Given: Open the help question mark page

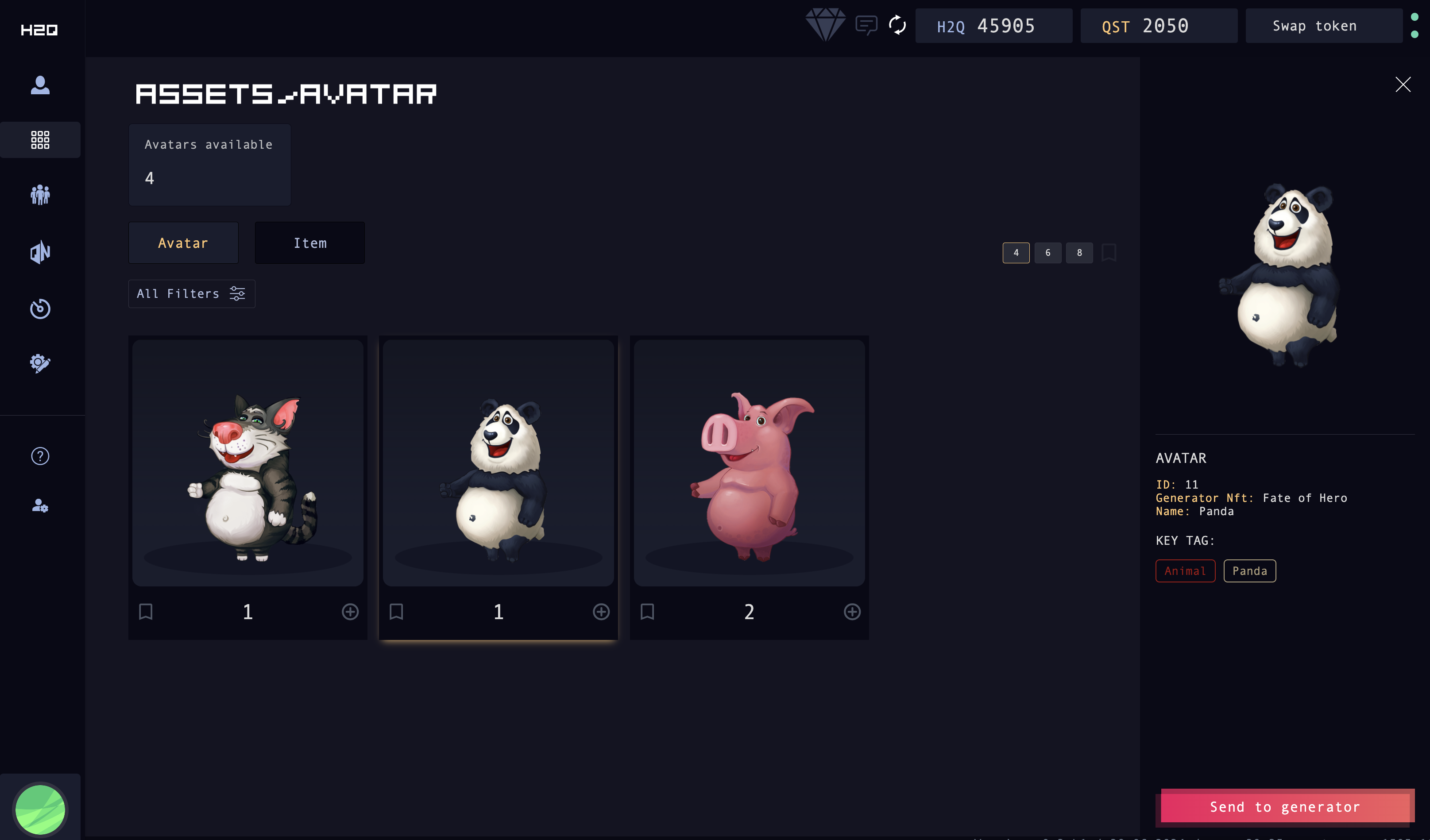Looking at the screenshot, I should pos(40,456).
